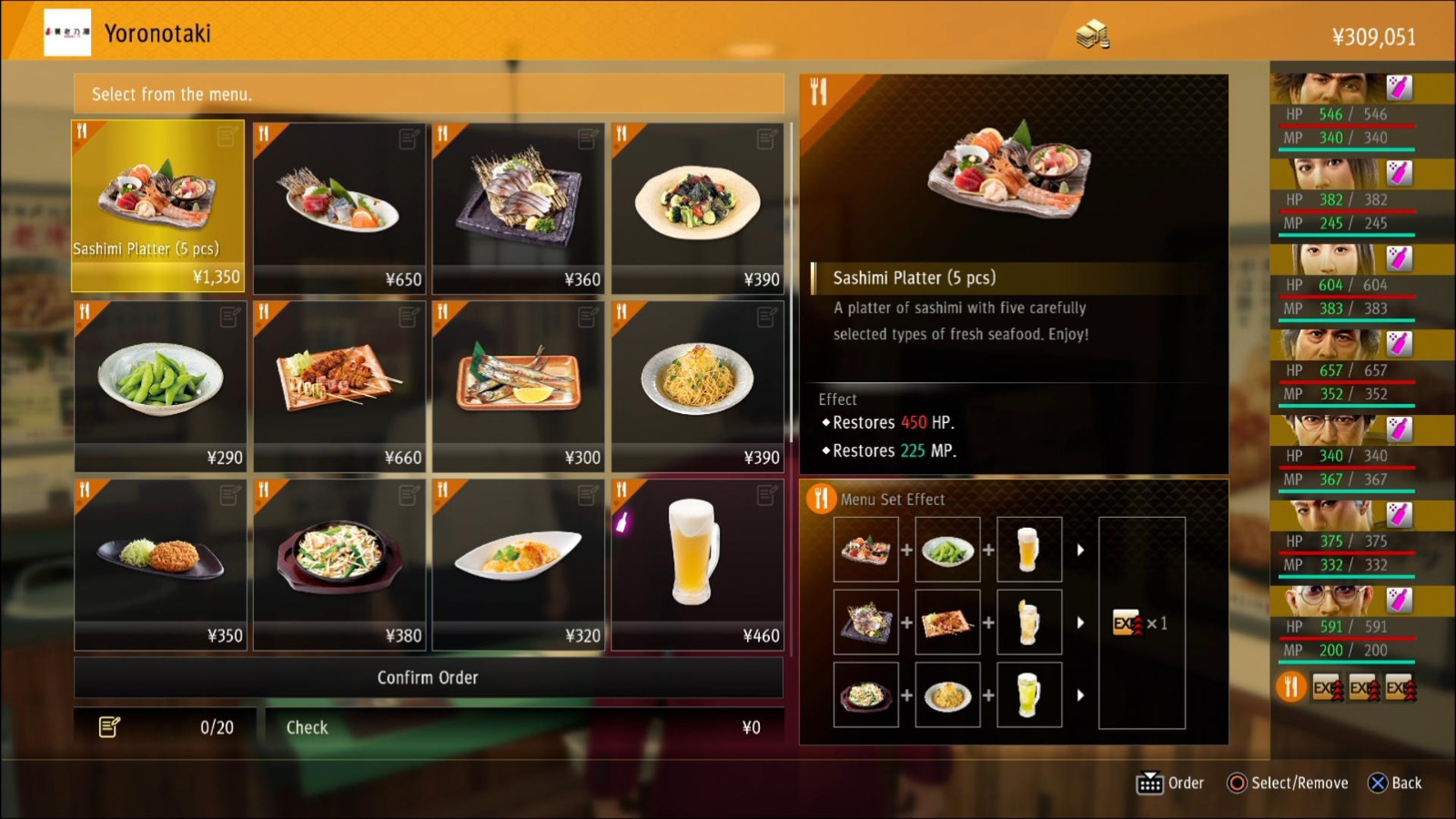Expand the first Menu Set Effect arrow
1456x819 pixels.
coord(1081,548)
